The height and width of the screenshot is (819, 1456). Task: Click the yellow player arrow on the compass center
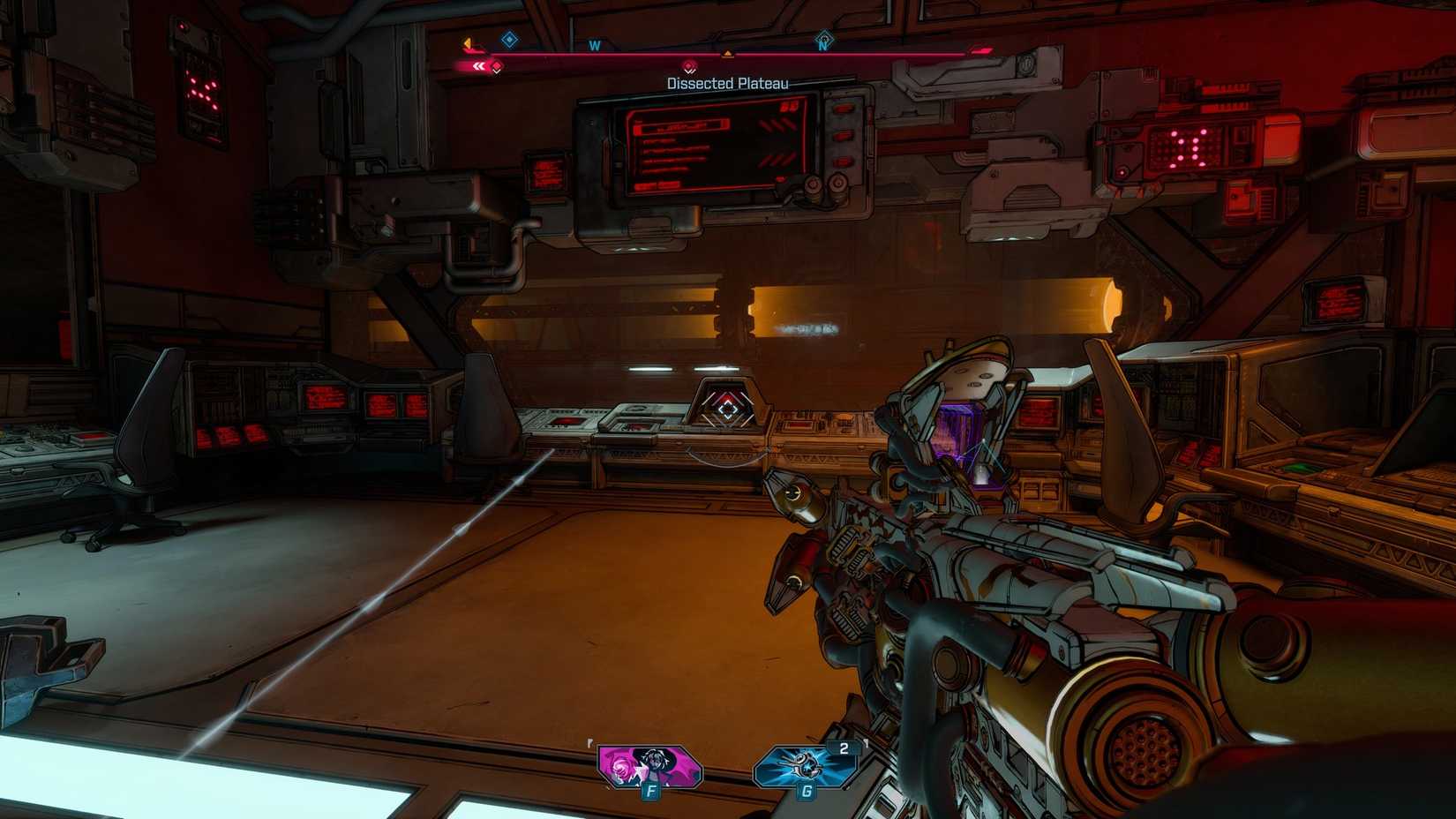[727, 53]
